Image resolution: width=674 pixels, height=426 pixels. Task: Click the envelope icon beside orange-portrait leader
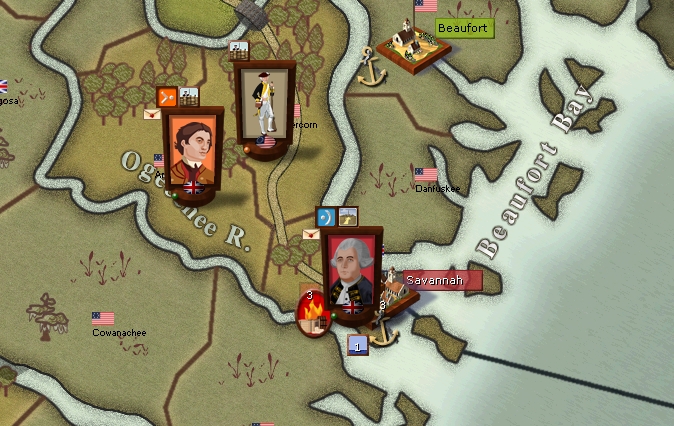click(x=152, y=114)
